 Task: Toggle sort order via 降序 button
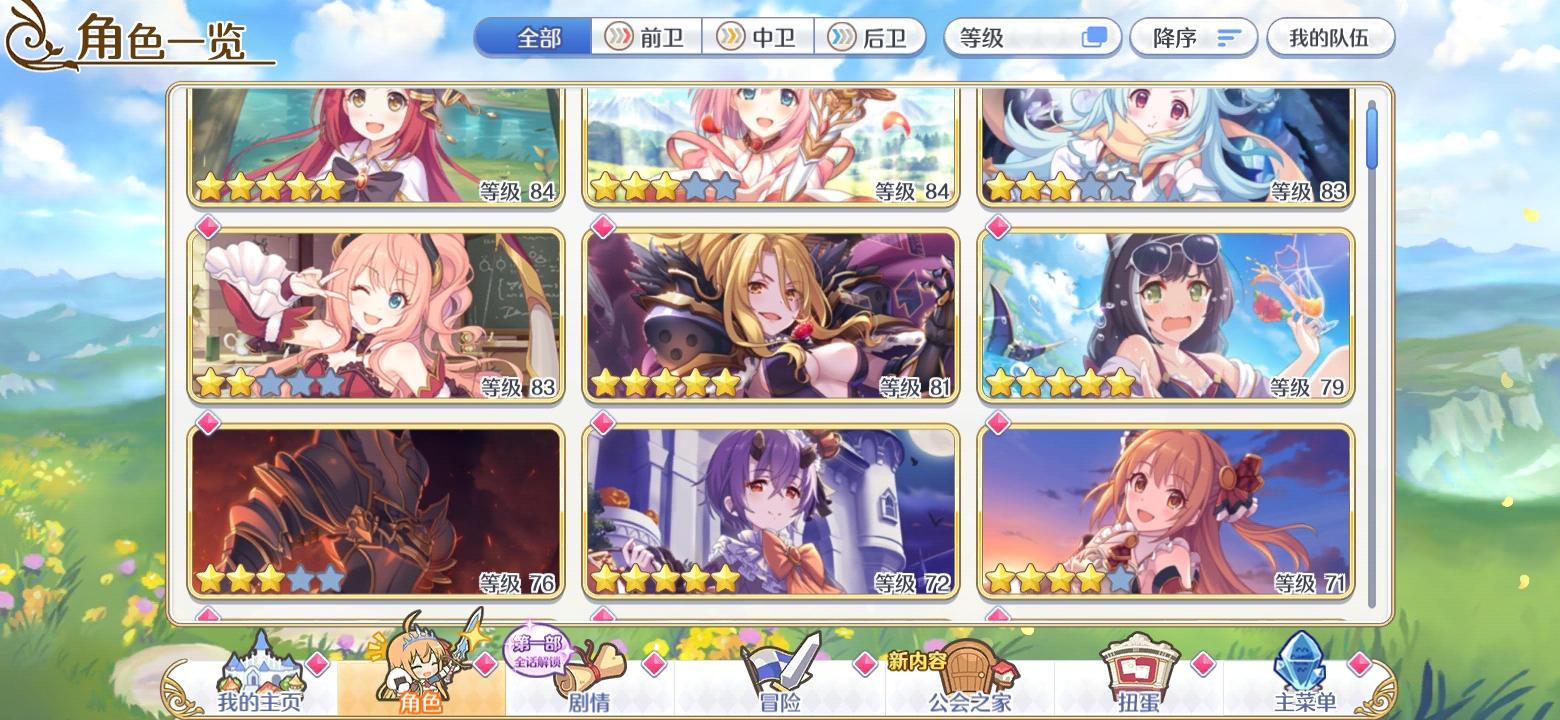pos(1193,36)
